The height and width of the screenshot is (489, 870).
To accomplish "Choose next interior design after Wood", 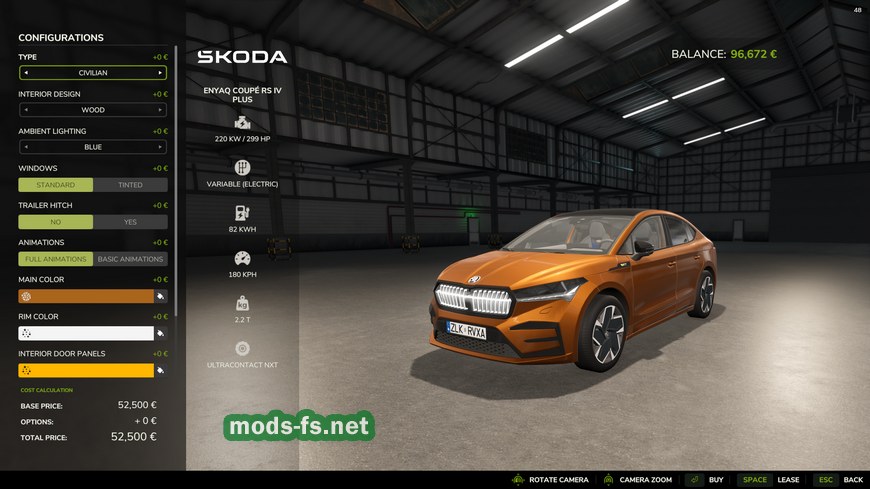I will click(x=160, y=110).
